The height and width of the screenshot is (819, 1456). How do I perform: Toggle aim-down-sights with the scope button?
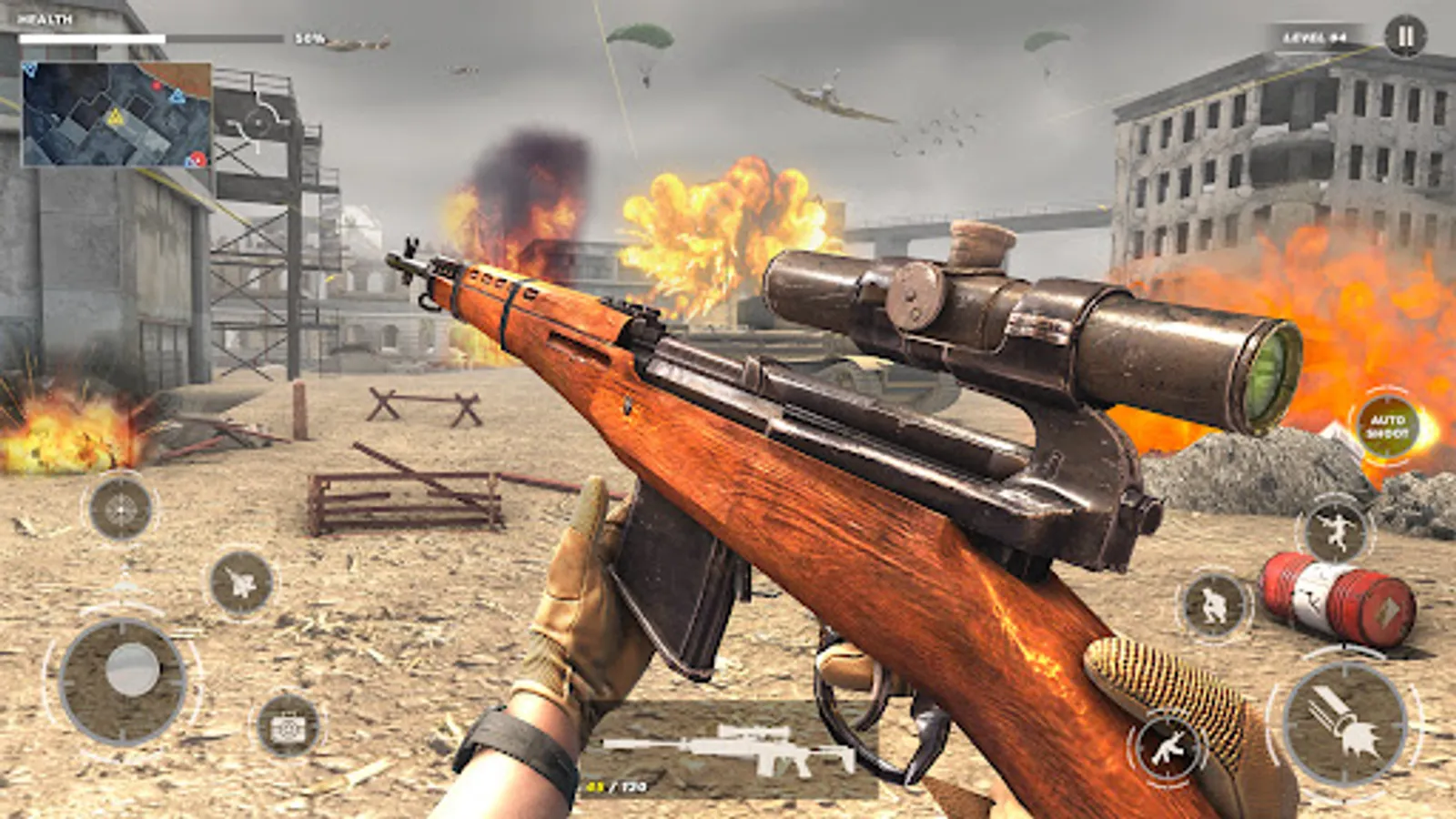121,506
